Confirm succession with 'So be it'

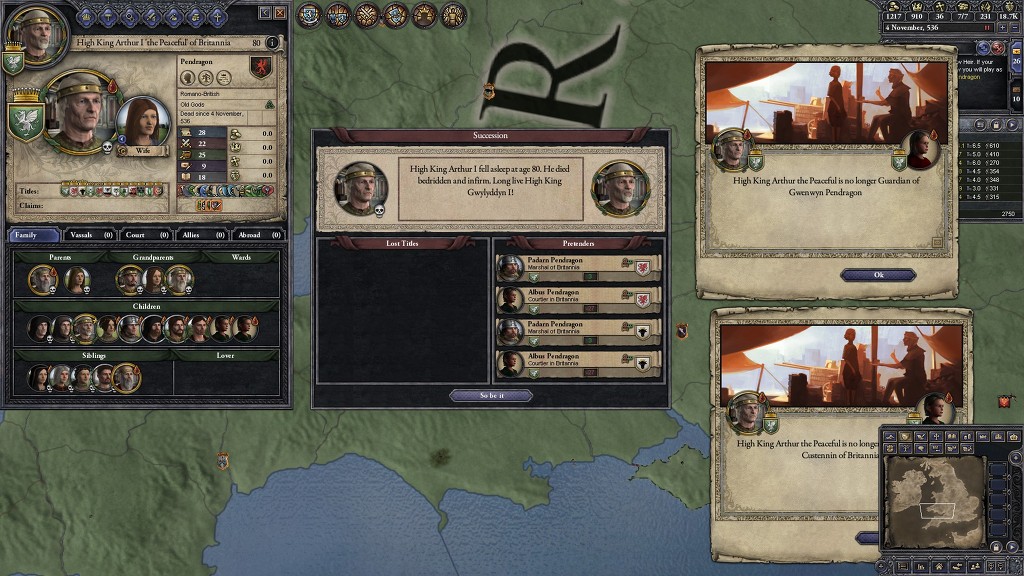point(491,395)
